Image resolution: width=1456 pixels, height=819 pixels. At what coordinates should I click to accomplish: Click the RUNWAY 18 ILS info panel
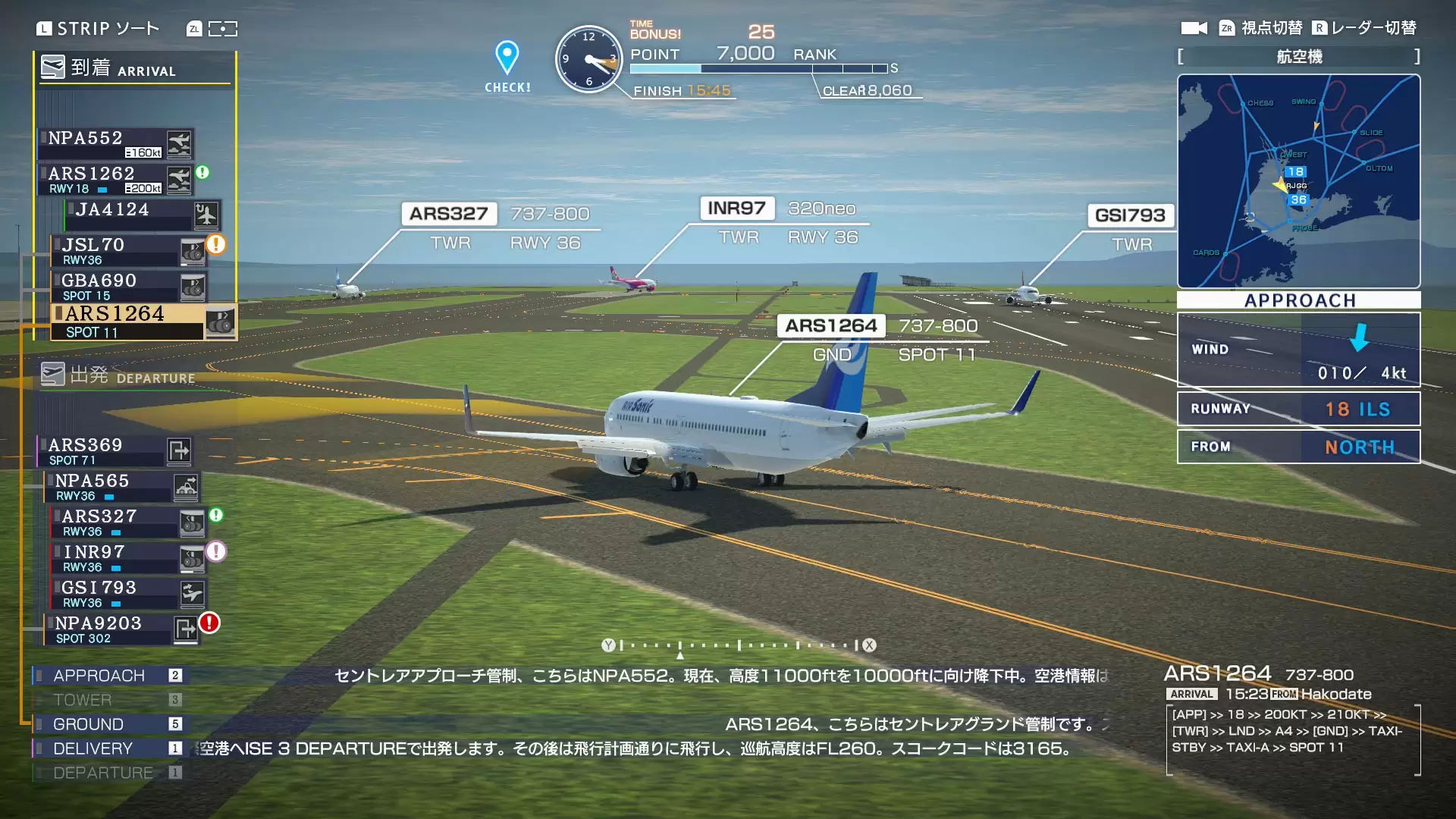tap(1298, 409)
